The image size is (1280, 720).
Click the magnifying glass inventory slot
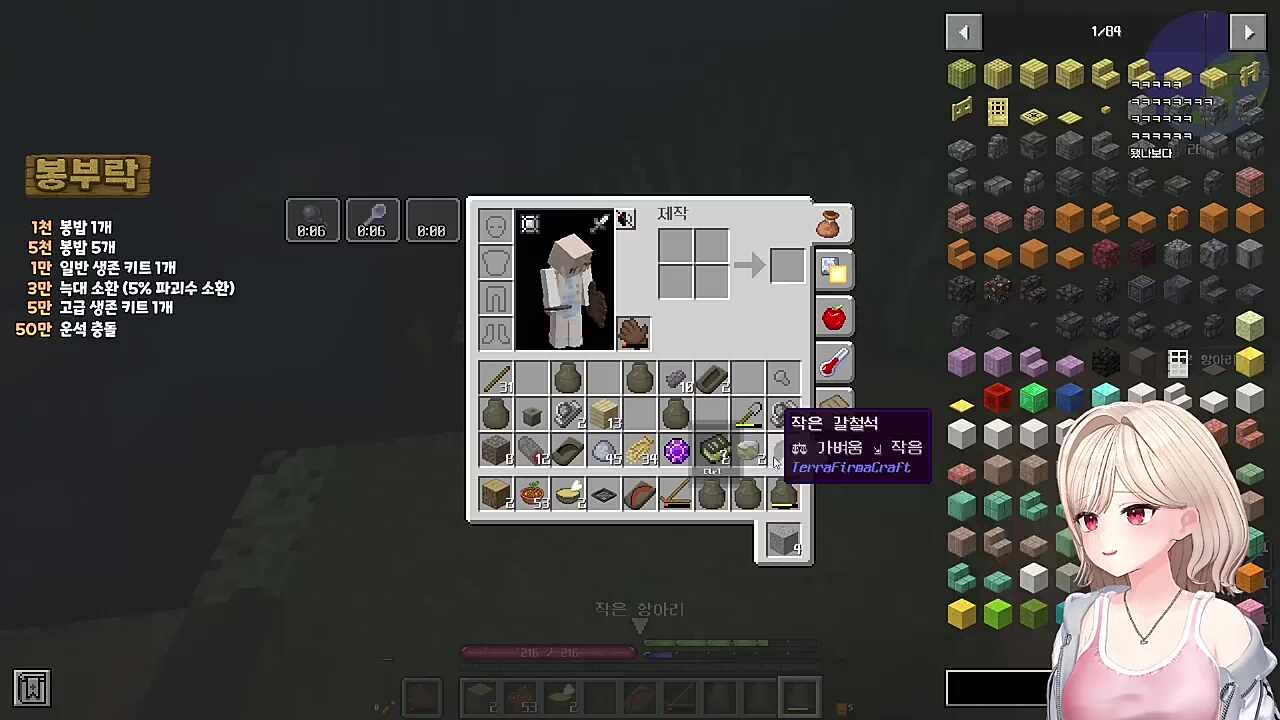click(783, 379)
